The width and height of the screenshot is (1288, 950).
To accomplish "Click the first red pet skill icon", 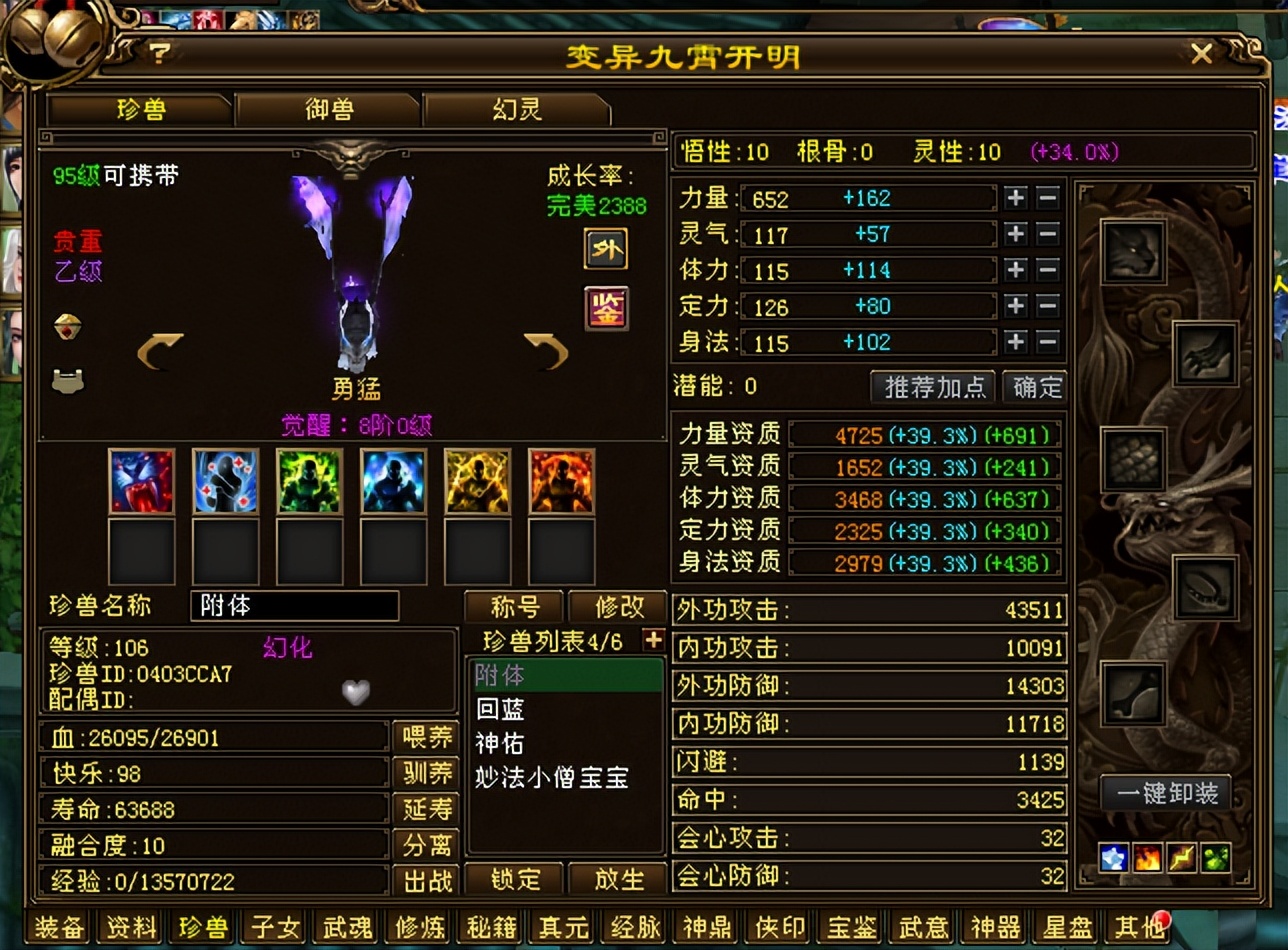I will (x=141, y=483).
